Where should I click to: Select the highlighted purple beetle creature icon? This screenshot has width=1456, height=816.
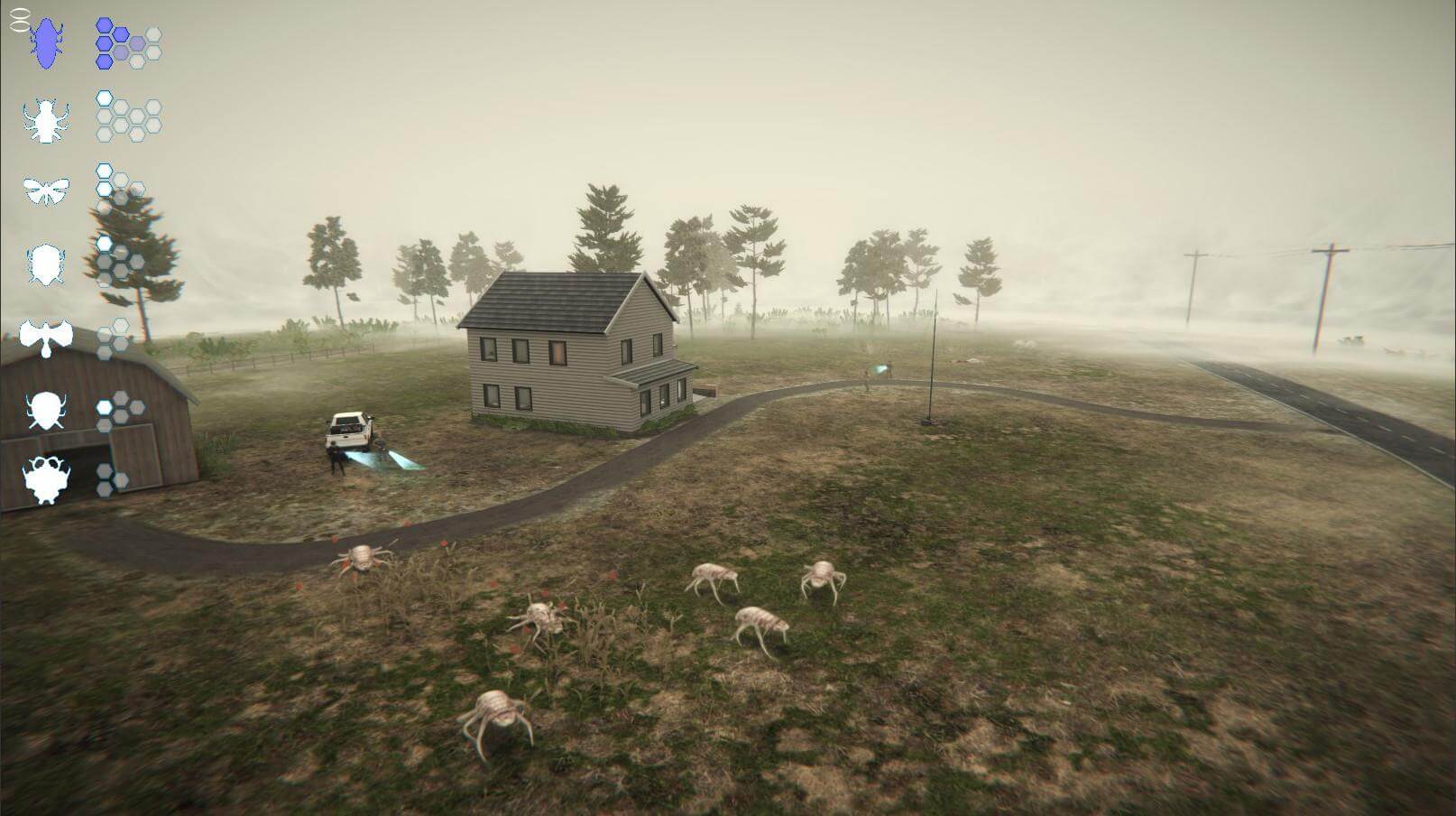pos(45,43)
